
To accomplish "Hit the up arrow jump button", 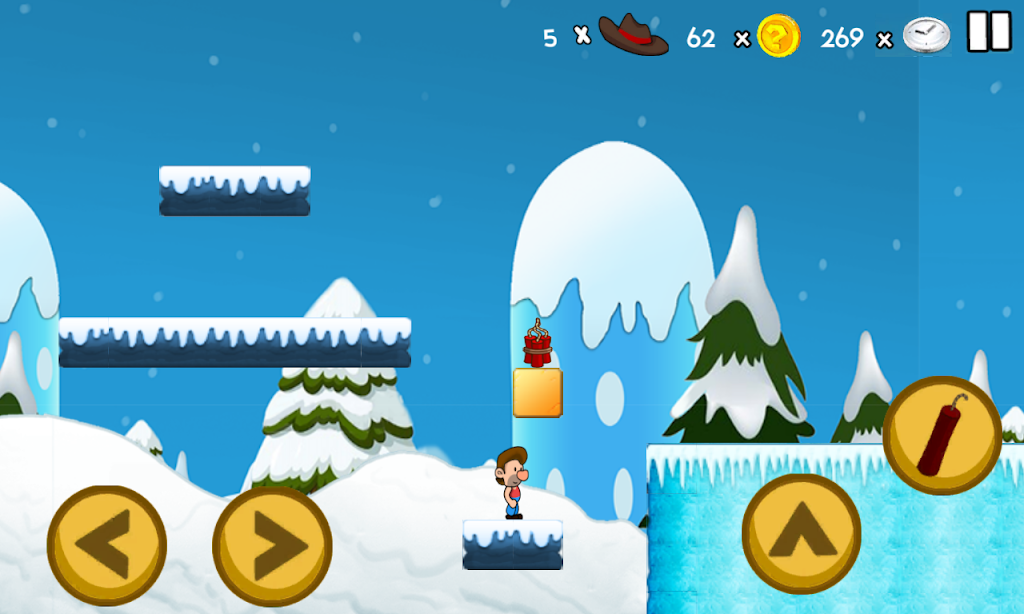I will 801,534.
